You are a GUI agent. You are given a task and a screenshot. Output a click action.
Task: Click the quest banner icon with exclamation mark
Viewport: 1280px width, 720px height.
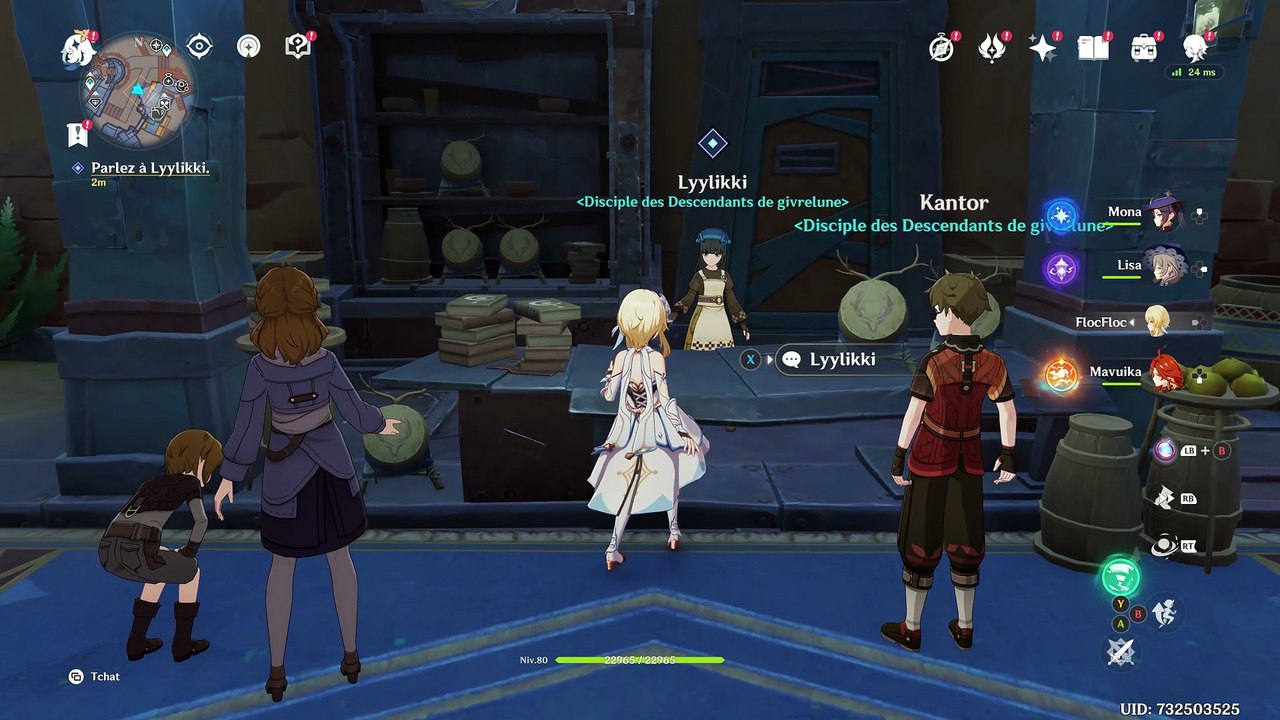[77, 133]
